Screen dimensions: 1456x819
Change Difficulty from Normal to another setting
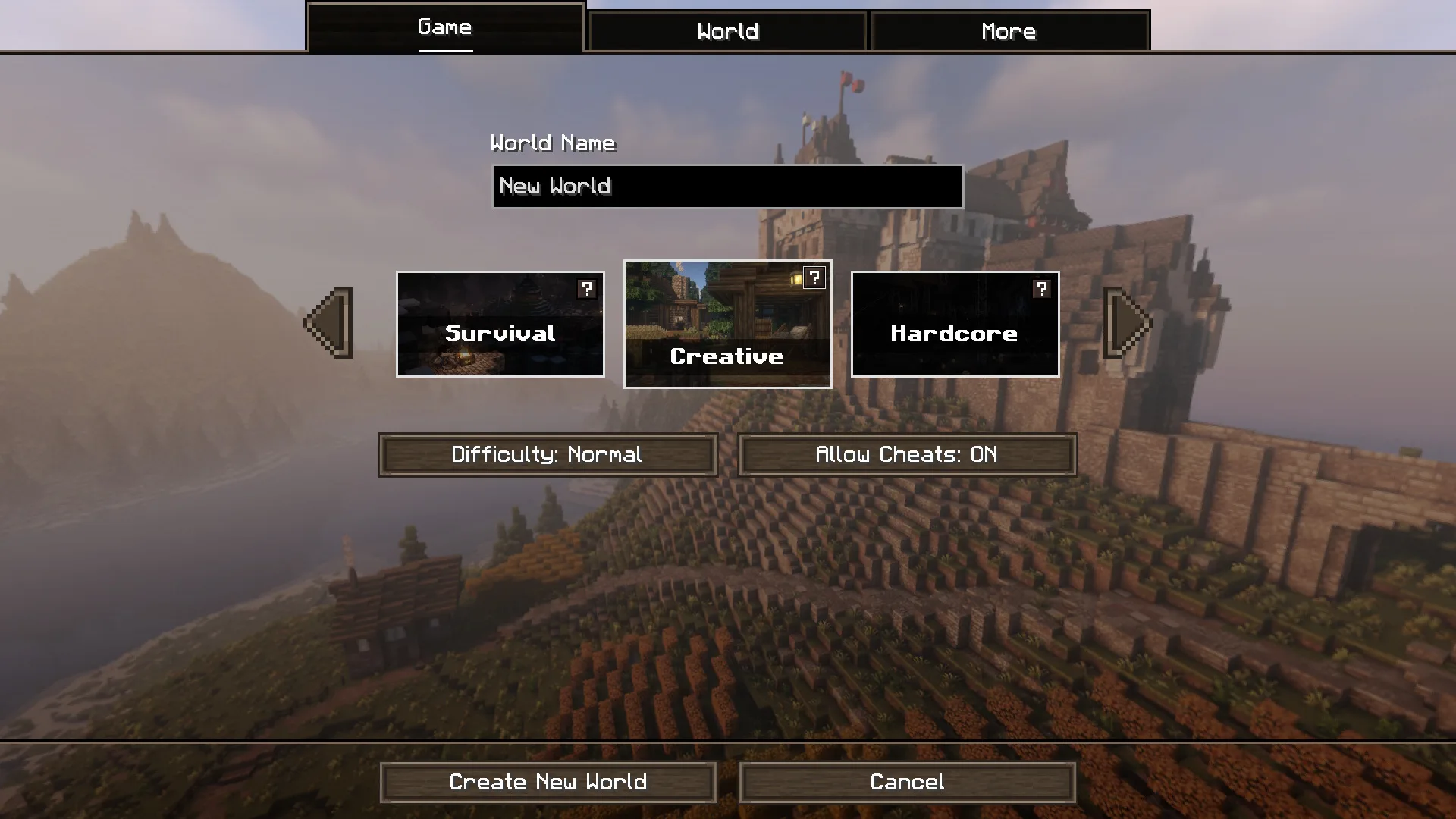(x=547, y=455)
